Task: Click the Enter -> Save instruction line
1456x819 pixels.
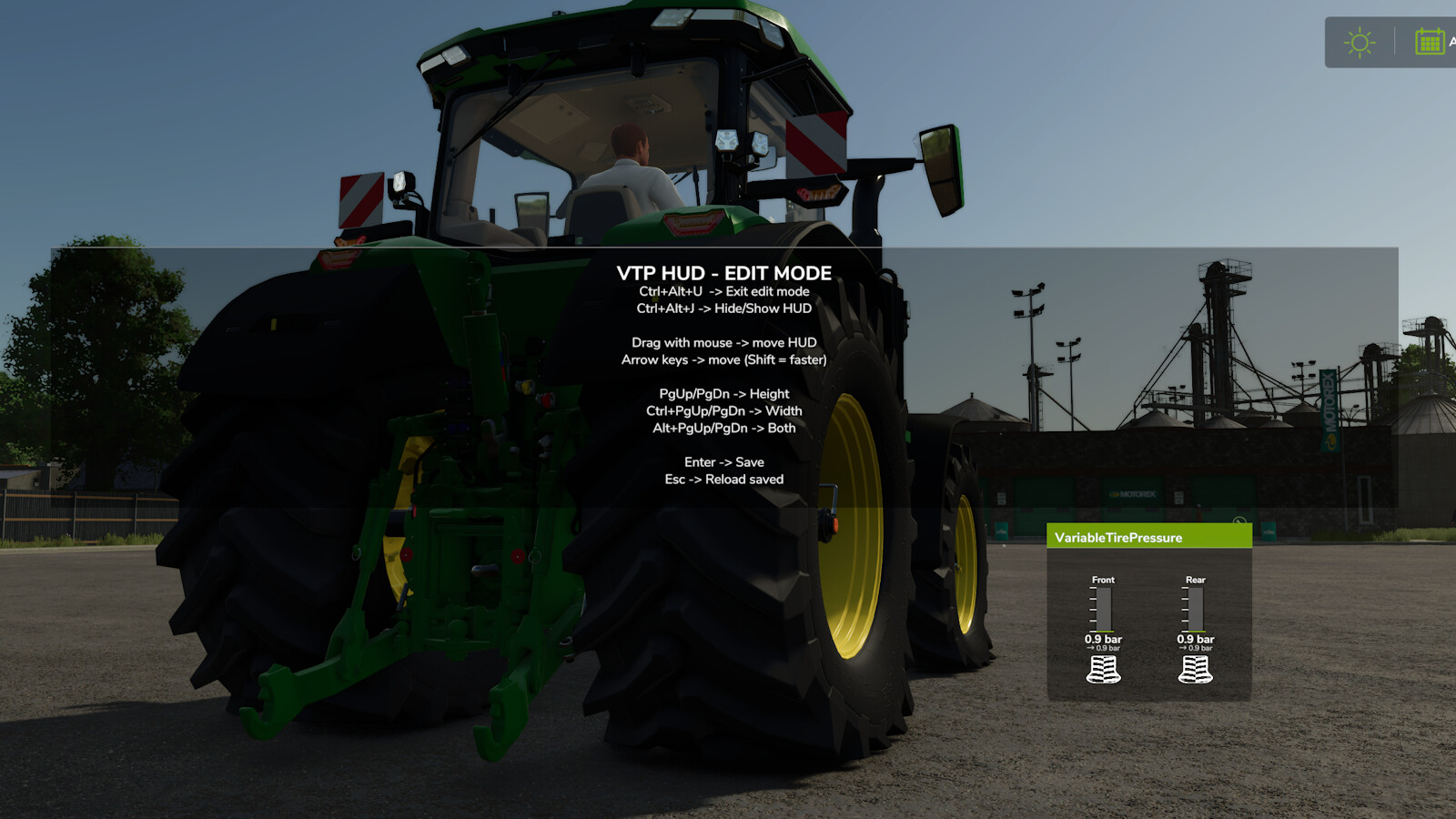Action: click(725, 461)
